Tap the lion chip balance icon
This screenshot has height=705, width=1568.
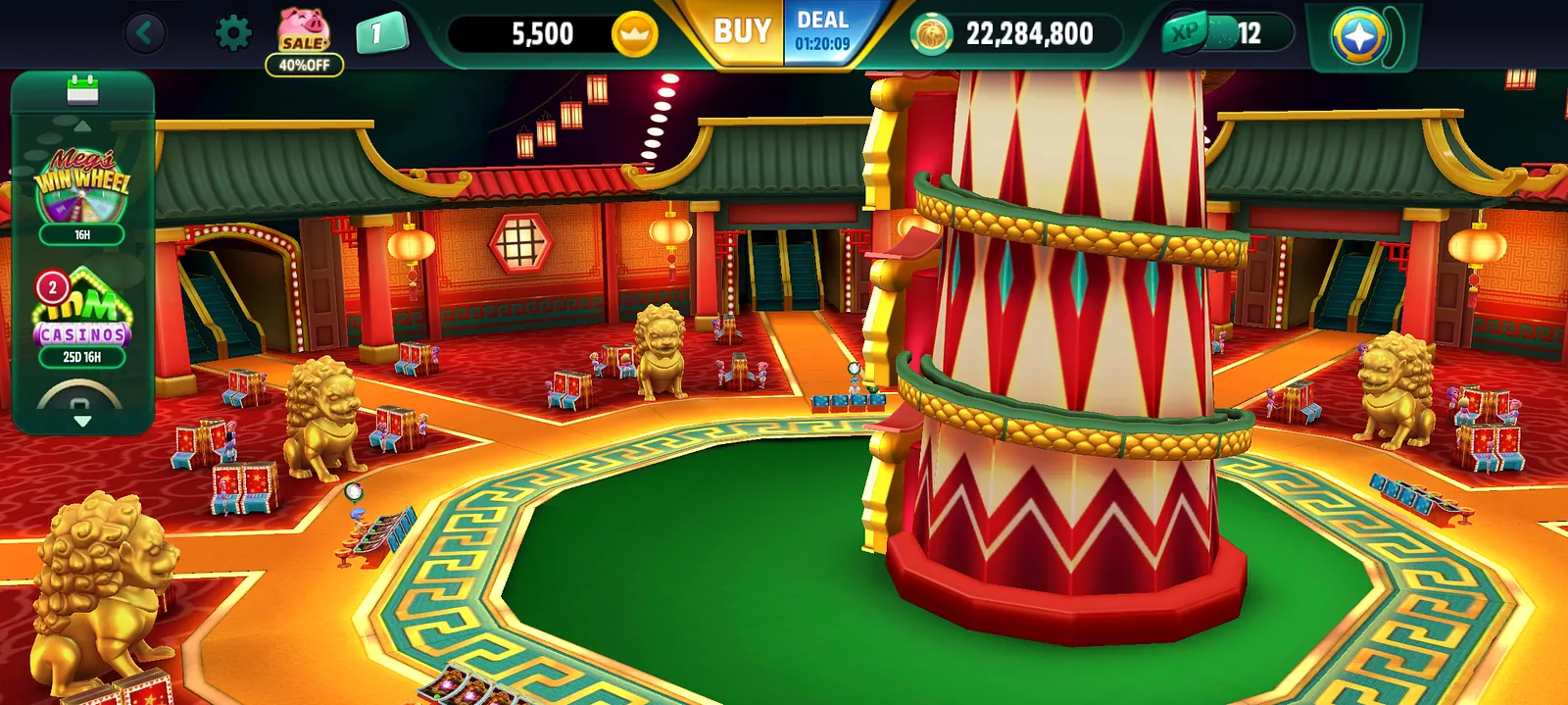(931, 35)
